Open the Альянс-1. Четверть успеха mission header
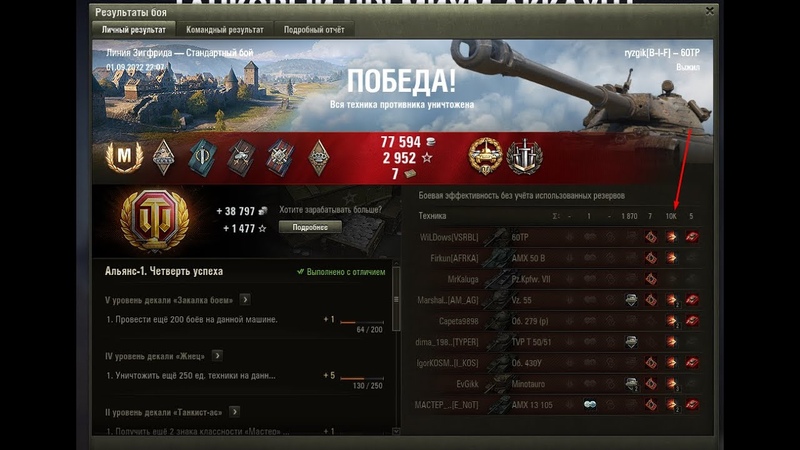This screenshot has width=800, height=450. click(x=164, y=271)
